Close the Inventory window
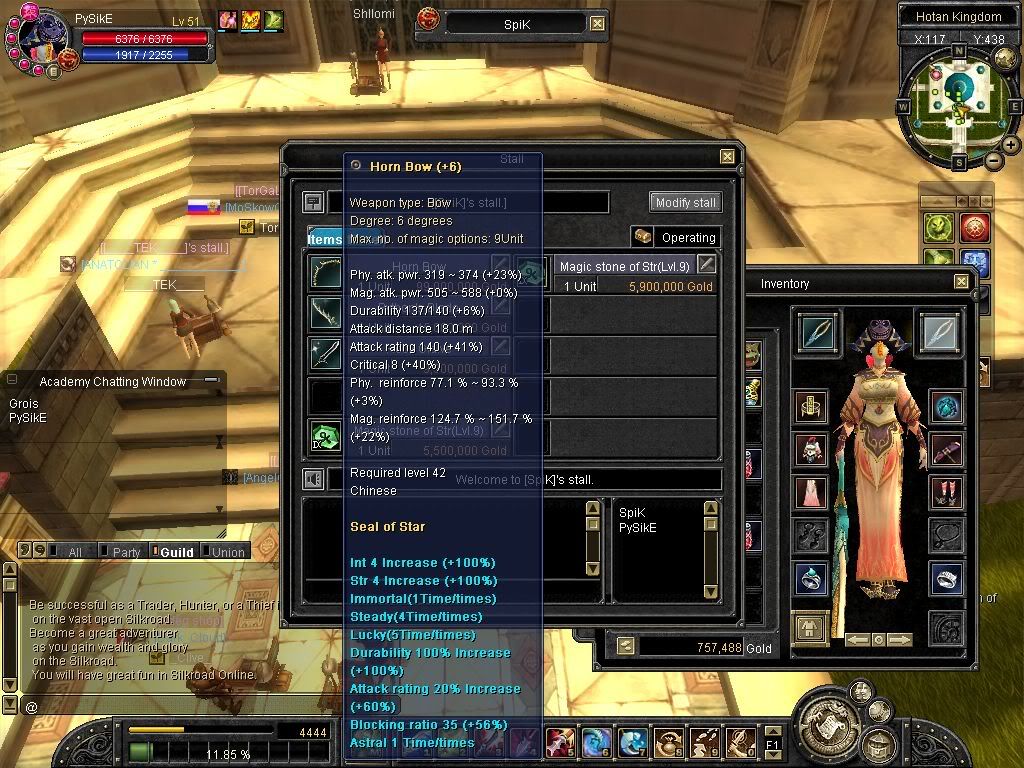Image resolution: width=1024 pixels, height=768 pixels. pos(961,283)
